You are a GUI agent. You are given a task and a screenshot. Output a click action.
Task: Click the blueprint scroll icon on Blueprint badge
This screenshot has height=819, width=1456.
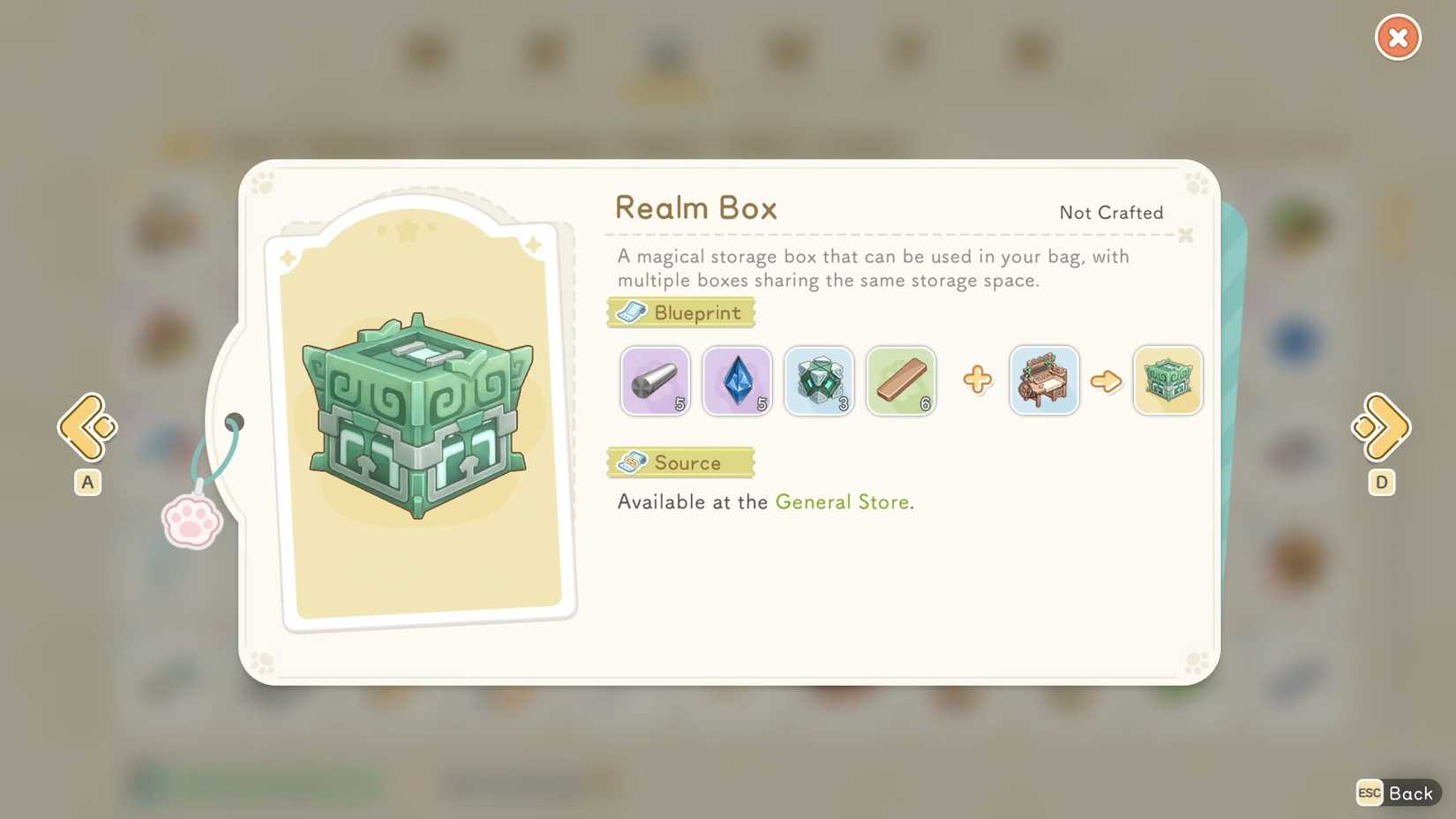[632, 312]
